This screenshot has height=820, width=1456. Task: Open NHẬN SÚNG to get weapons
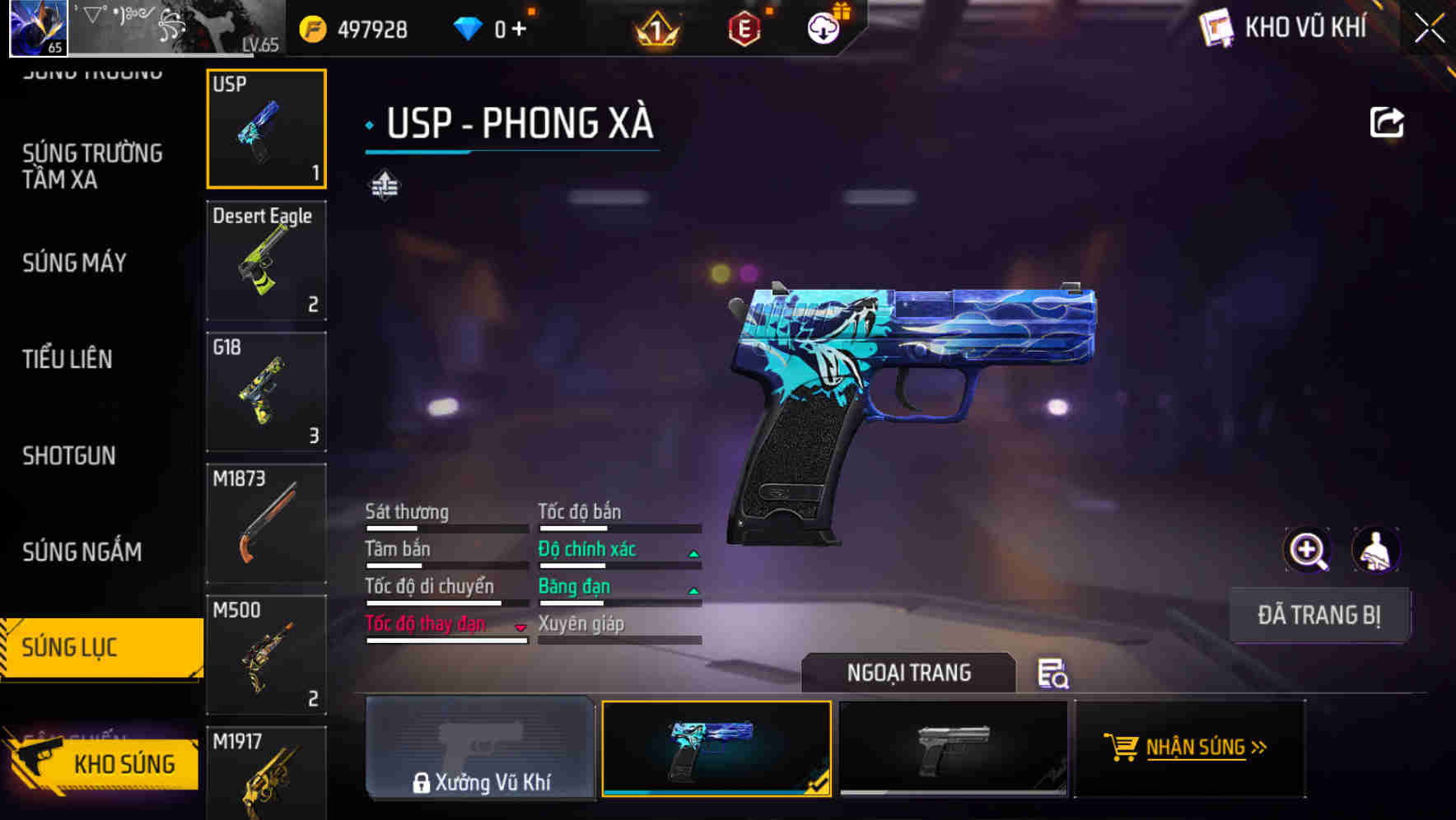pos(1188,748)
